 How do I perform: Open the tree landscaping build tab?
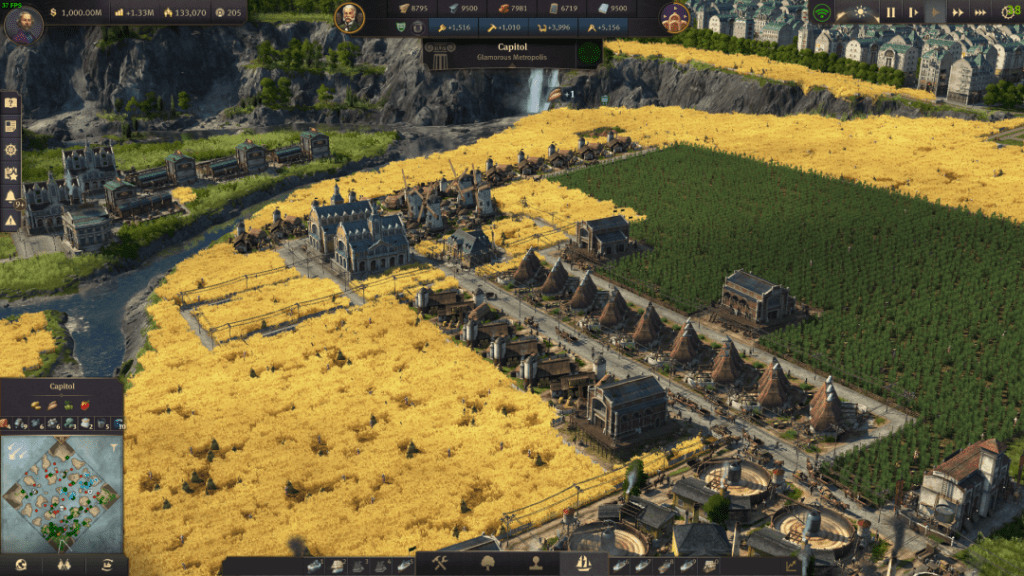point(490,564)
